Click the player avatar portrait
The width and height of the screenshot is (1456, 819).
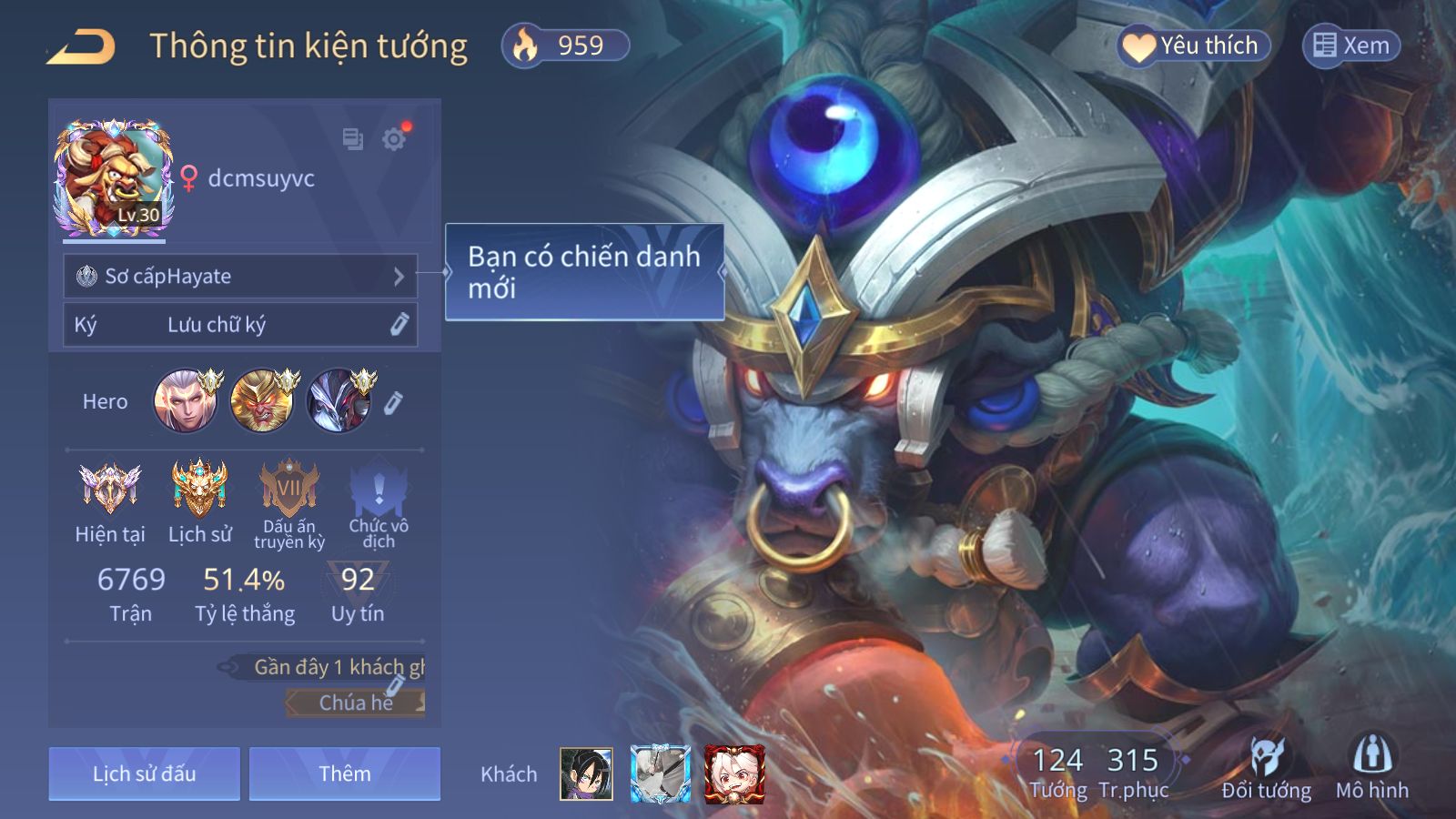(114, 177)
